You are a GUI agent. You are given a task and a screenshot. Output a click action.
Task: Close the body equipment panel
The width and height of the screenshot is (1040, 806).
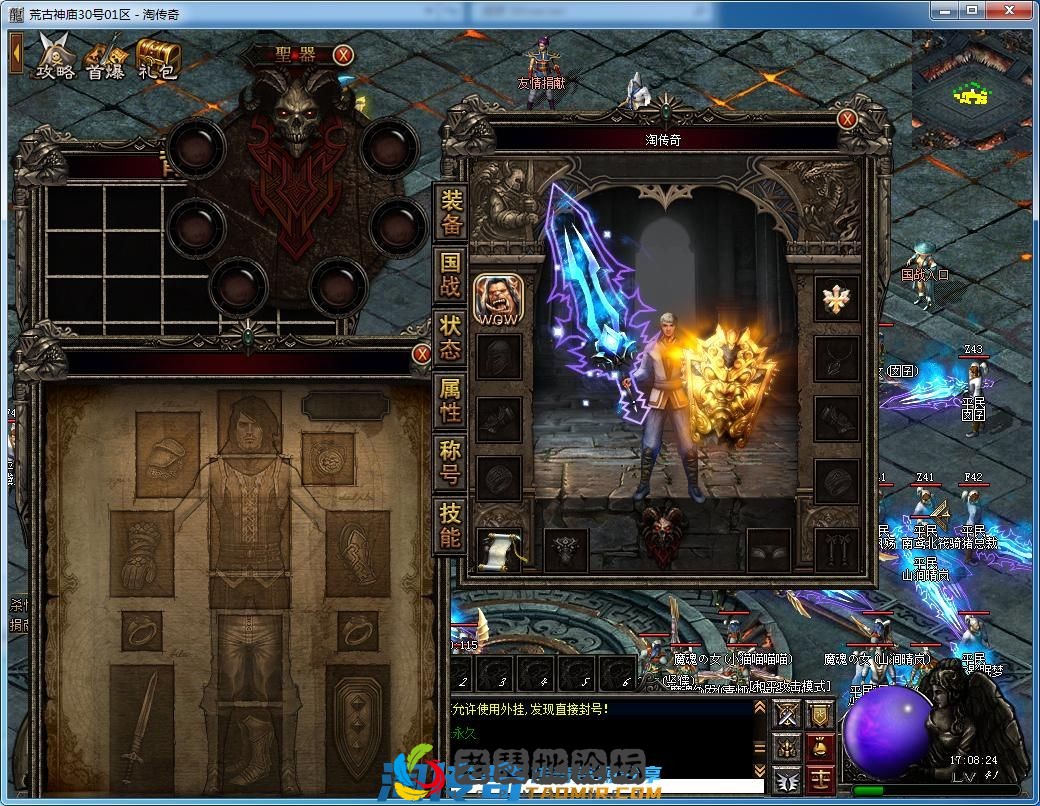(x=421, y=354)
